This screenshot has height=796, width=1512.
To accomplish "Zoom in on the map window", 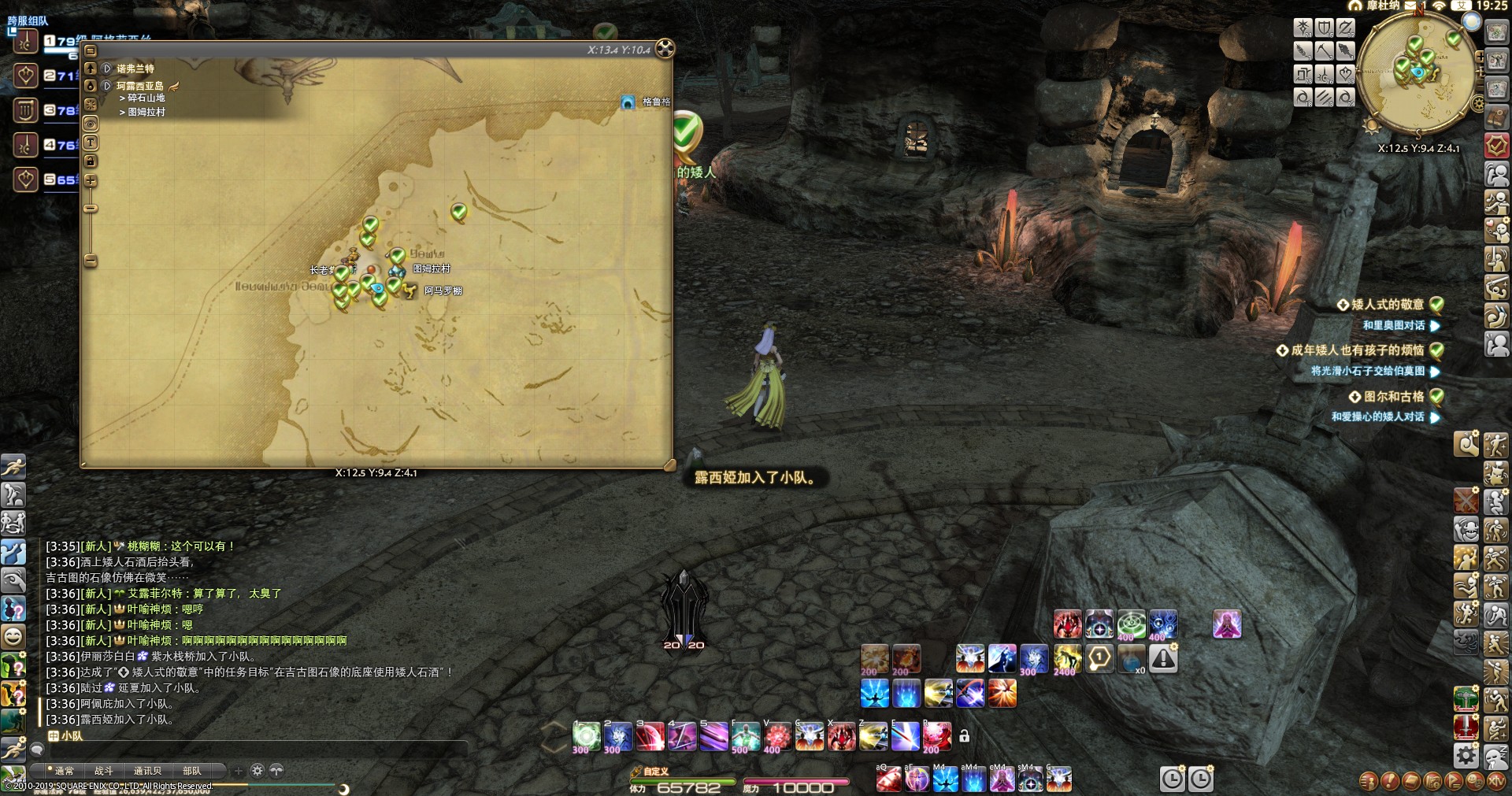I will click(x=91, y=181).
